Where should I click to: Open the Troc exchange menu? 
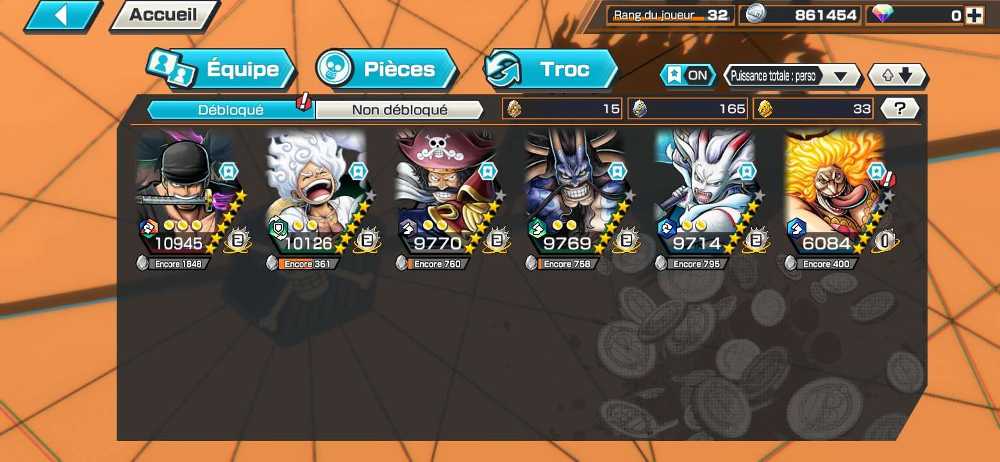pos(551,69)
